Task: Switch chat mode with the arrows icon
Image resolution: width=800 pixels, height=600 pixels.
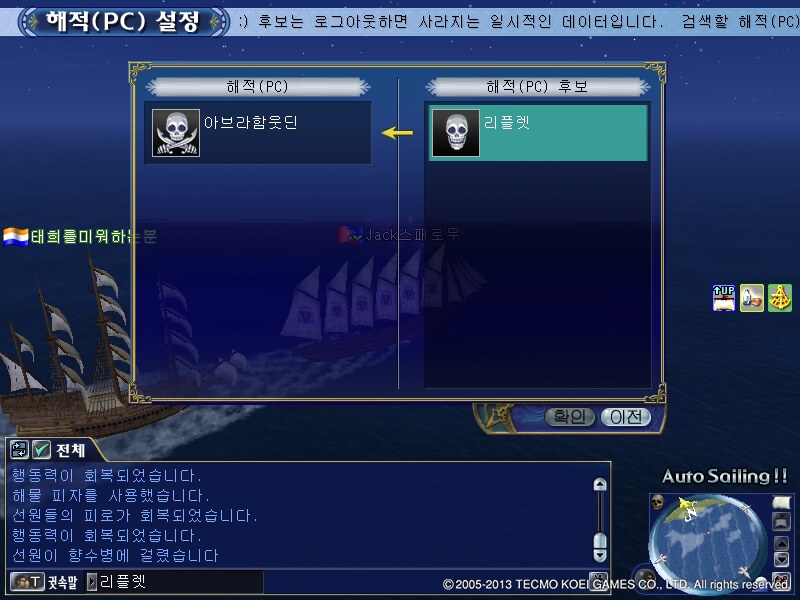Action: pyautogui.click(x=19, y=450)
